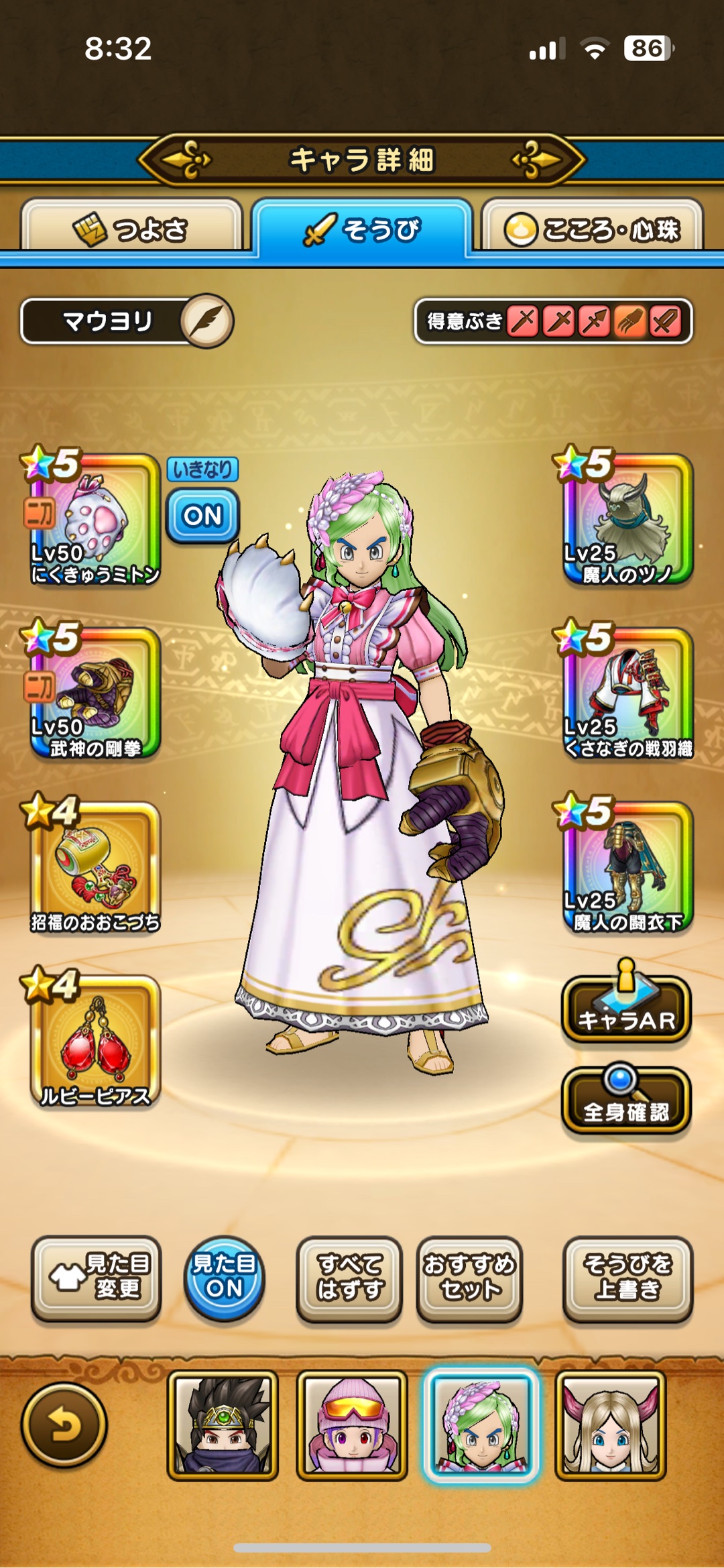Remove all gear with すべてはずす
The width and height of the screenshot is (724, 1568).
pos(349,1278)
